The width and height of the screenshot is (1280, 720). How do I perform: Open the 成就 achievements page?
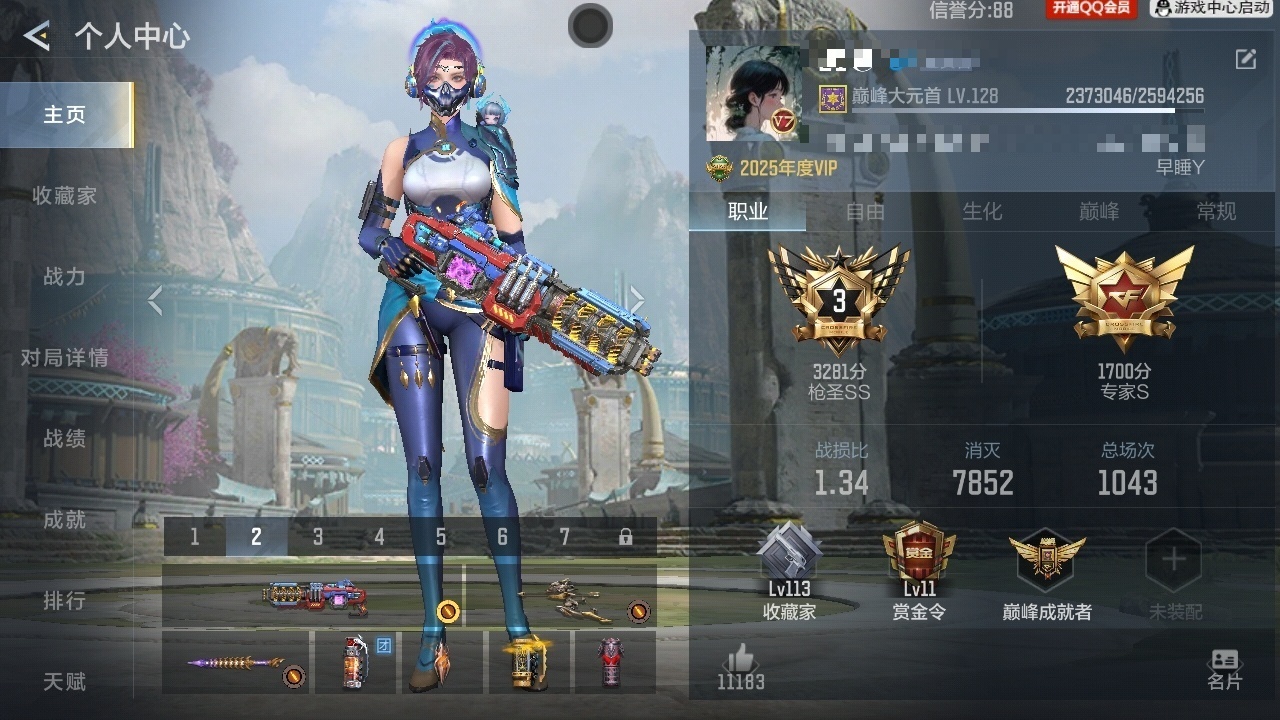click(x=64, y=520)
